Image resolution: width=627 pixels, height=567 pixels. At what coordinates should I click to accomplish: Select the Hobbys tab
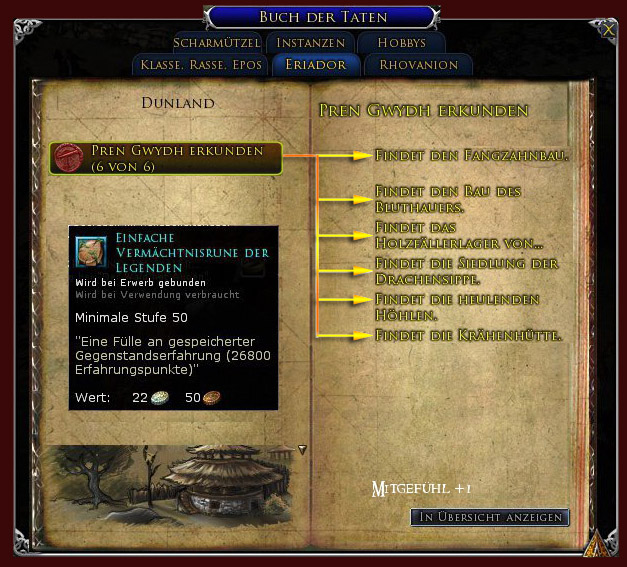point(402,43)
